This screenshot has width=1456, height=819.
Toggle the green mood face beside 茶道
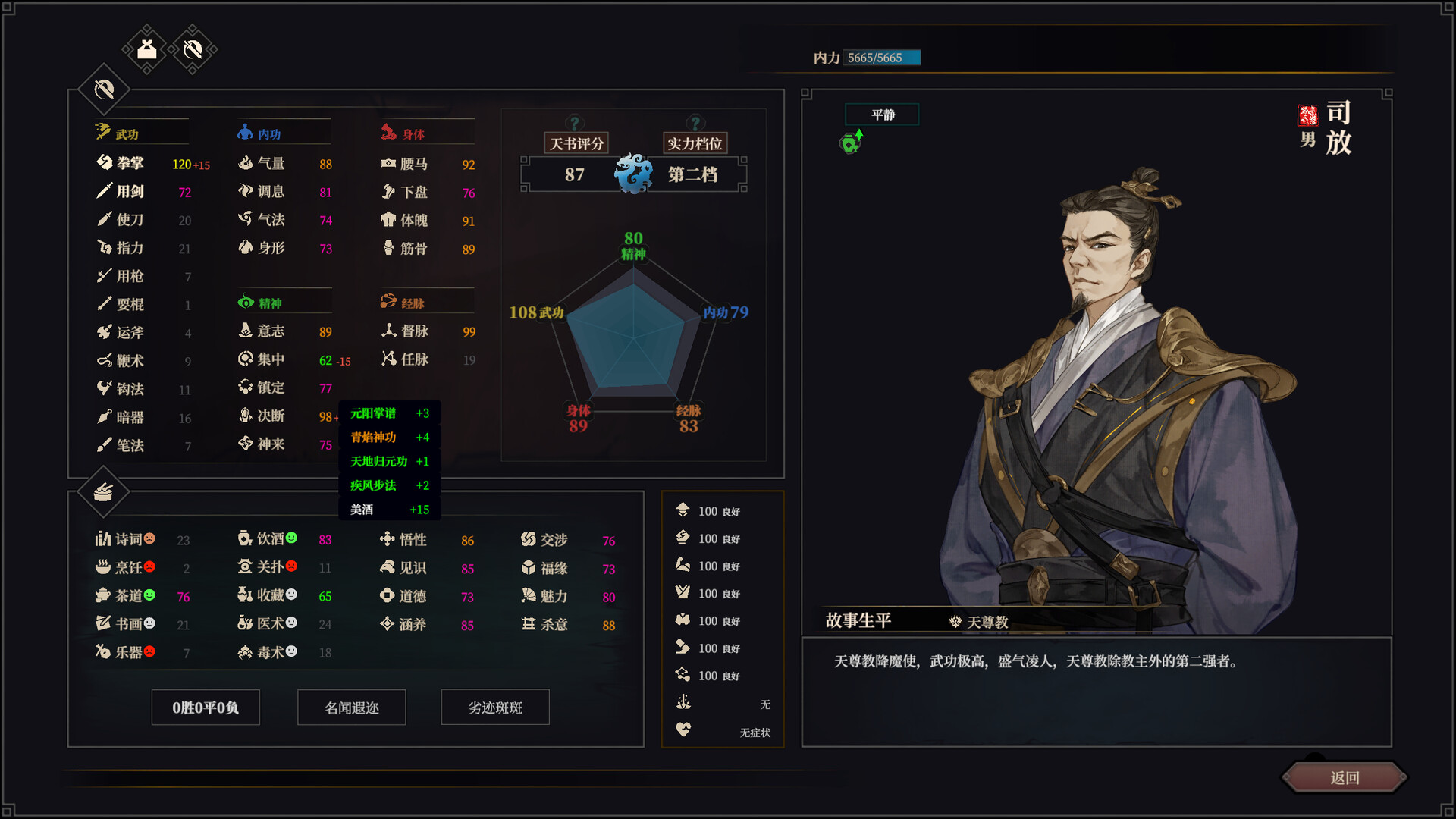(x=149, y=595)
